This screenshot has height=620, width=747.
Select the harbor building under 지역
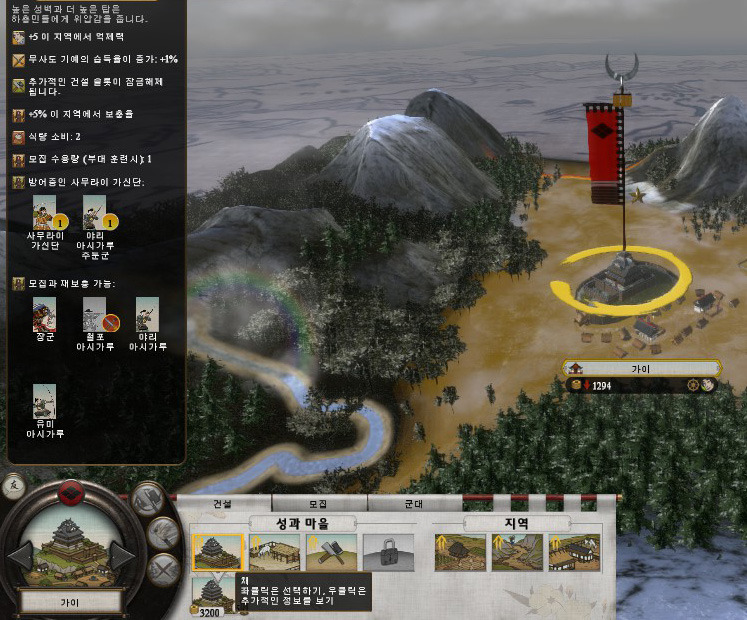[574, 551]
